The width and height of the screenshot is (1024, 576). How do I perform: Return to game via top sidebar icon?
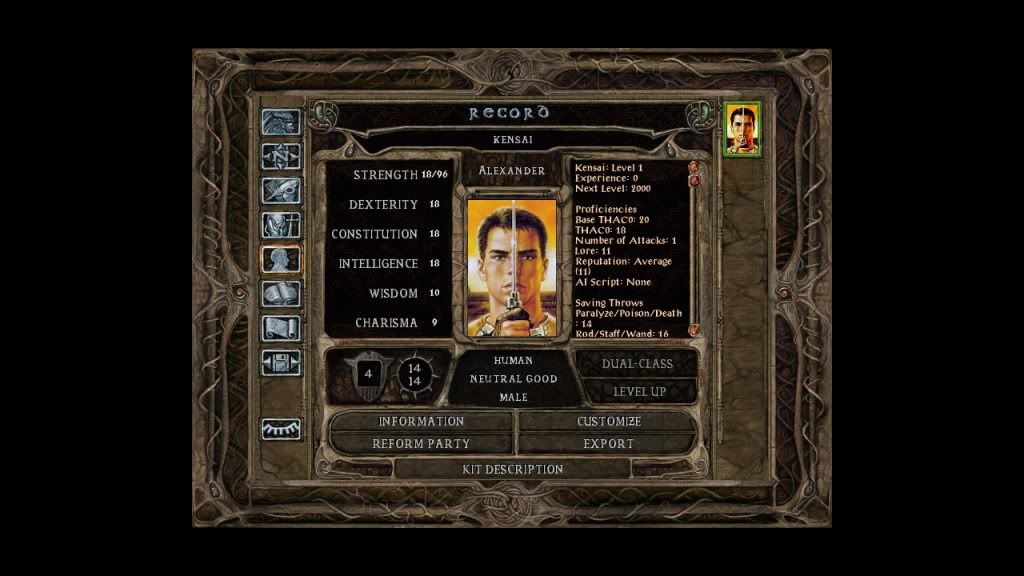(281, 122)
